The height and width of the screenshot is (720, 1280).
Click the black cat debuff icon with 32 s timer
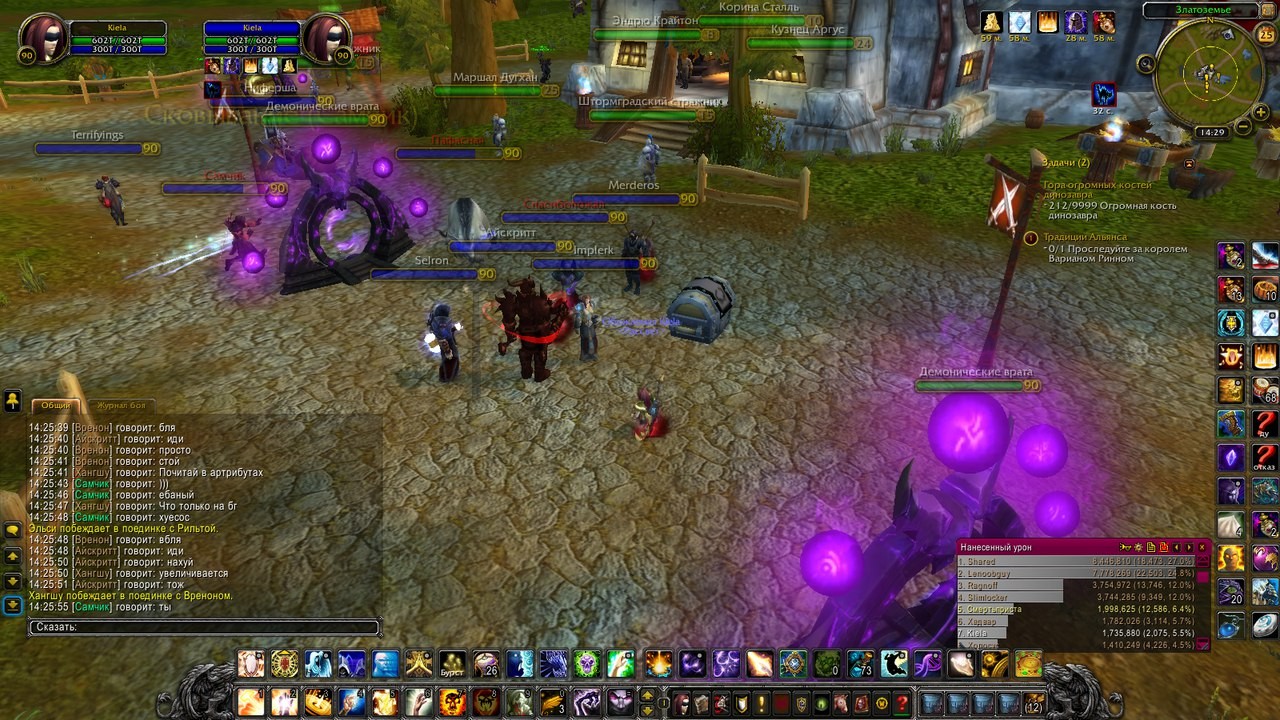pyautogui.click(x=1104, y=94)
